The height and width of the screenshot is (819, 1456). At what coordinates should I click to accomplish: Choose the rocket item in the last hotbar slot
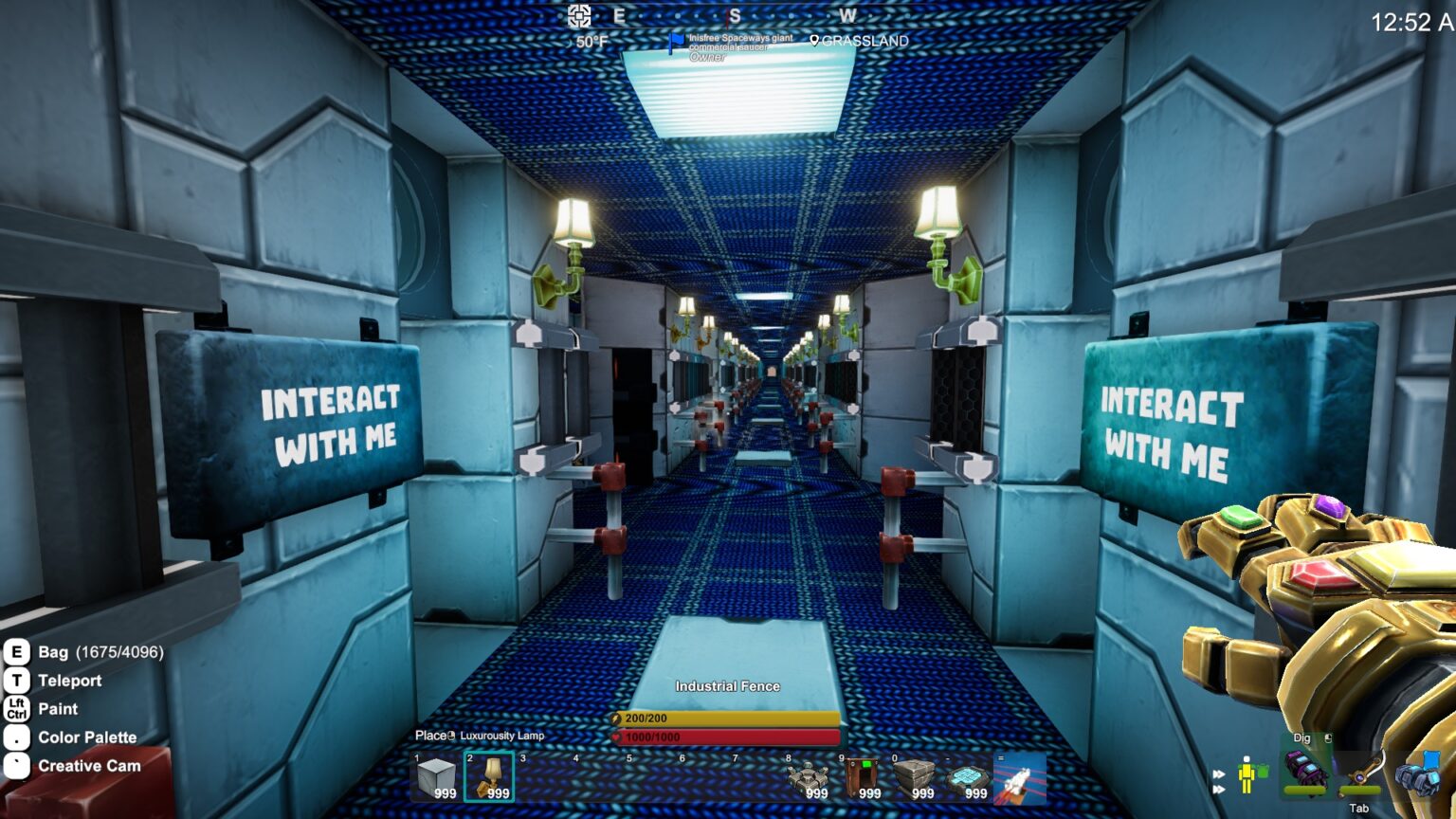[1020, 777]
